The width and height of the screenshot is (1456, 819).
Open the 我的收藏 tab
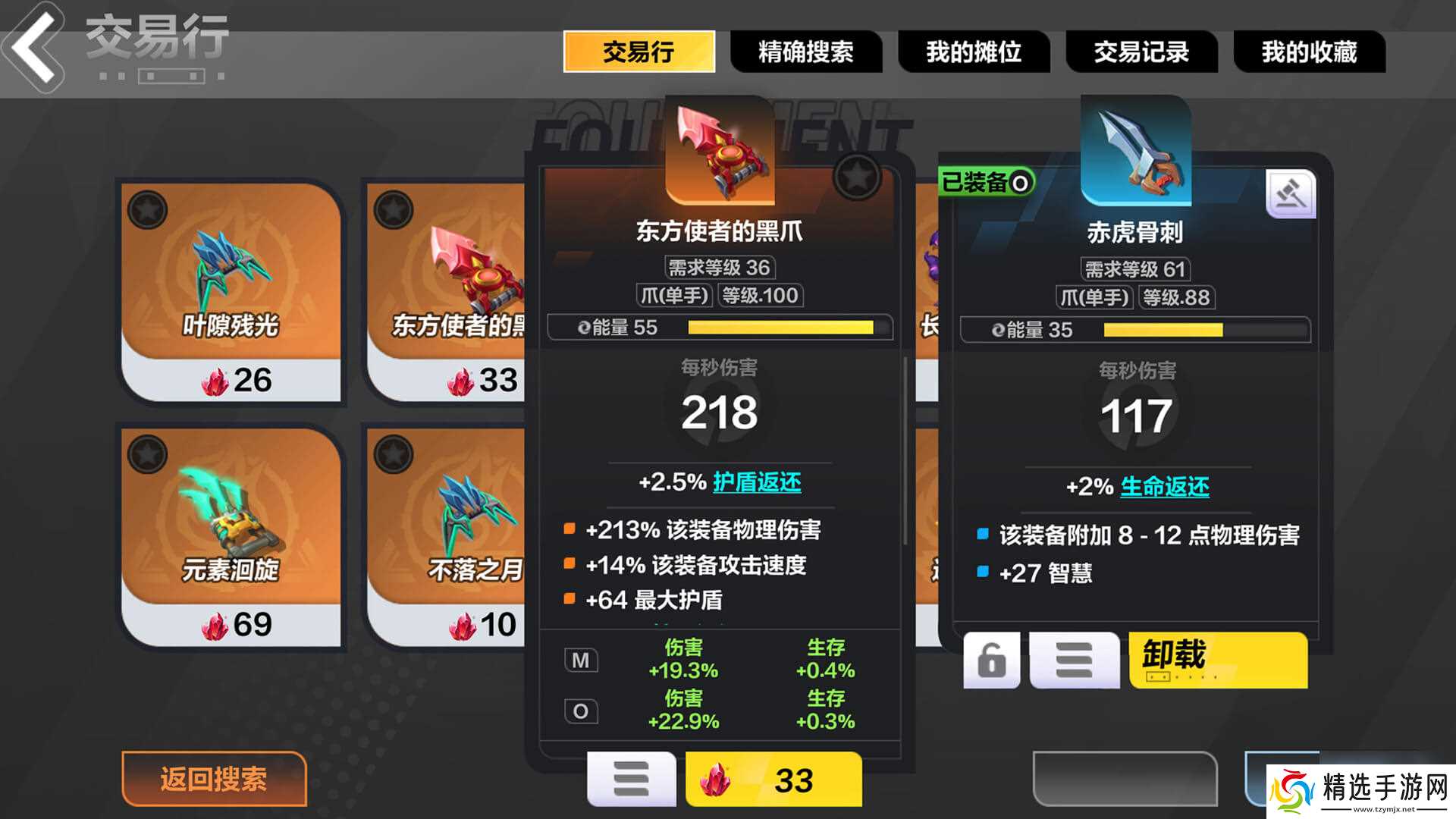click(1310, 52)
